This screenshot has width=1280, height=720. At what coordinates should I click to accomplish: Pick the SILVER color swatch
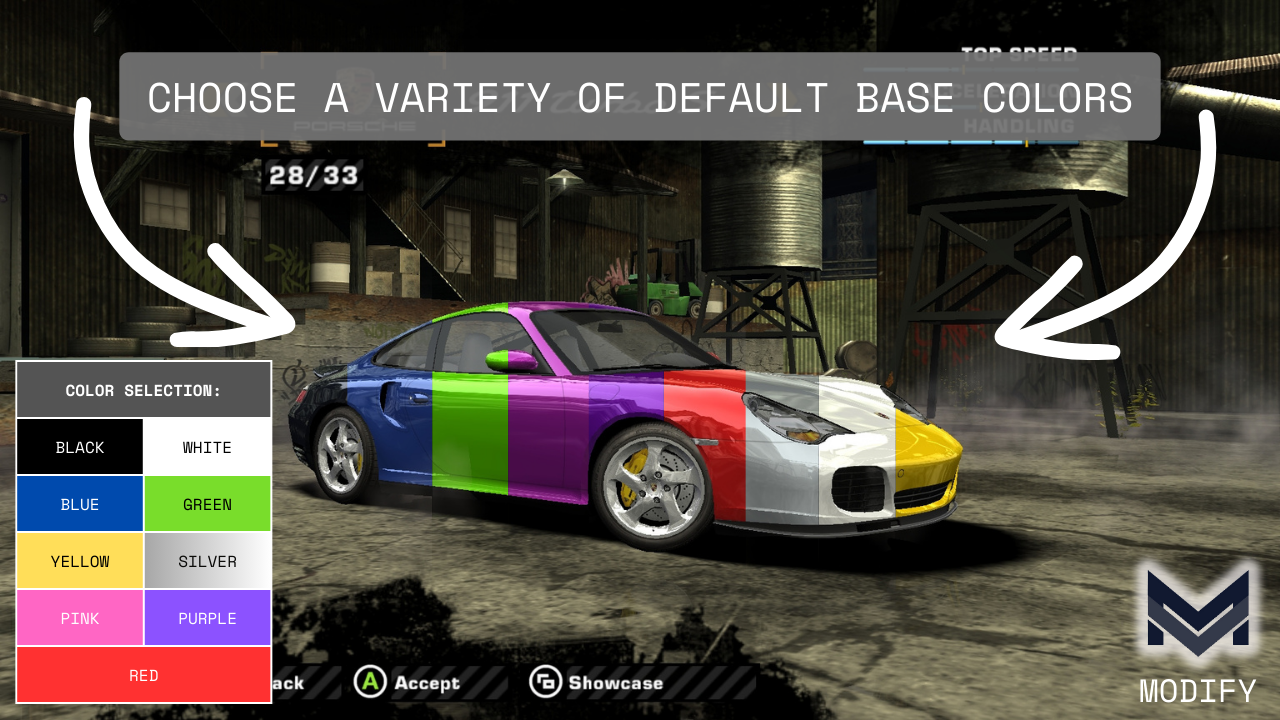207,560
